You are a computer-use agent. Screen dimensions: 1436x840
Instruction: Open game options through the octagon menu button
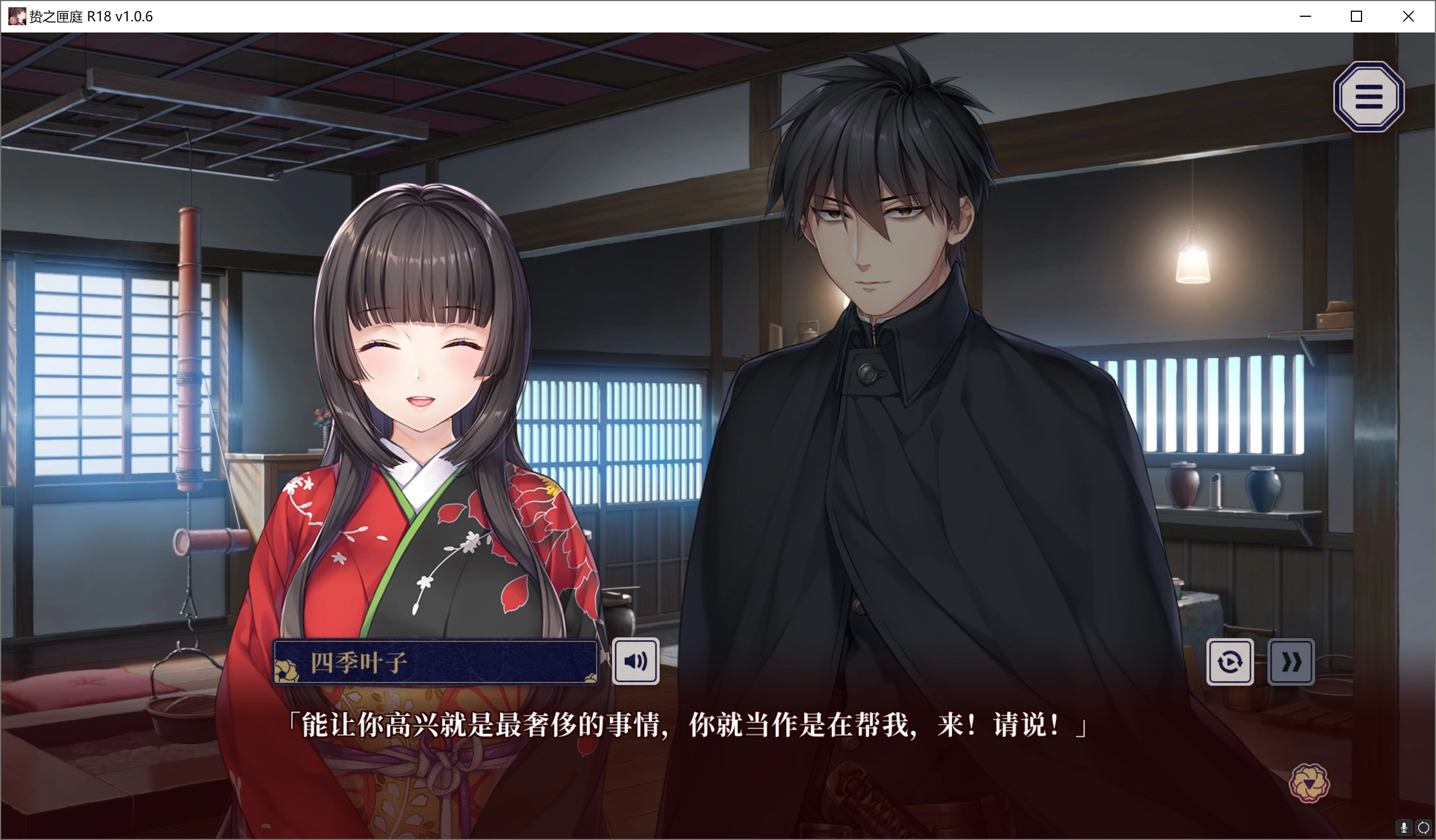coord(1369,97)
